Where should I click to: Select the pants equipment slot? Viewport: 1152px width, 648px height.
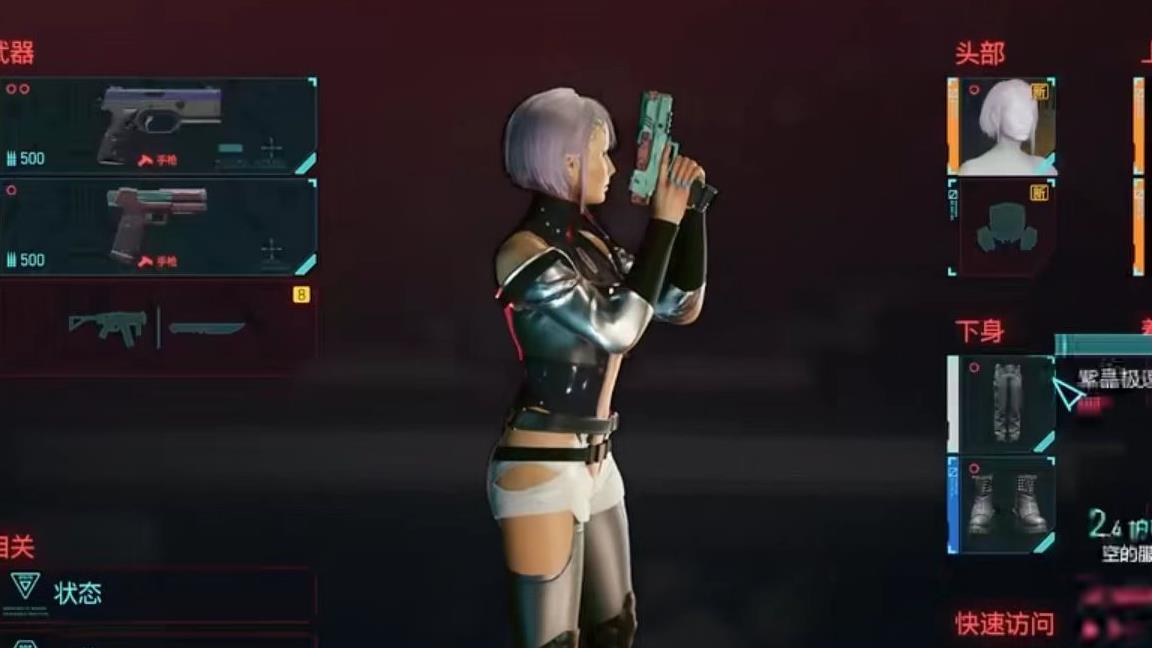pos(1004,404)
